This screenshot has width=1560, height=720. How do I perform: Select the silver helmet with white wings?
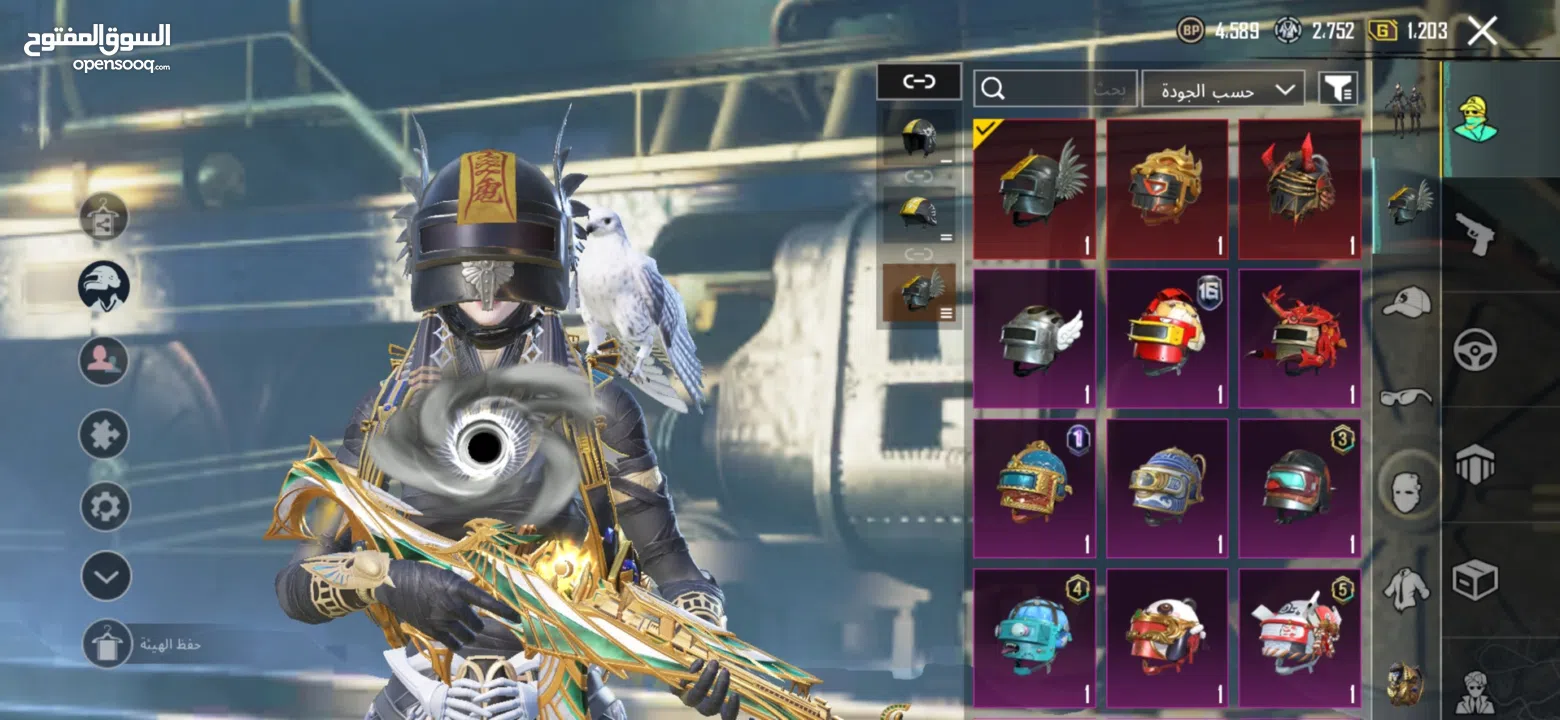(1034, 339)
